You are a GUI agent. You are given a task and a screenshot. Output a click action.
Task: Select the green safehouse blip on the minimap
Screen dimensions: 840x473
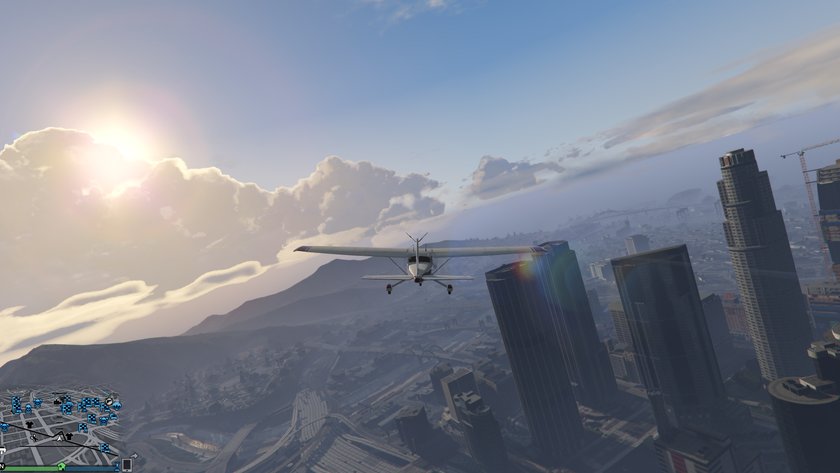[x=62, y=466]
